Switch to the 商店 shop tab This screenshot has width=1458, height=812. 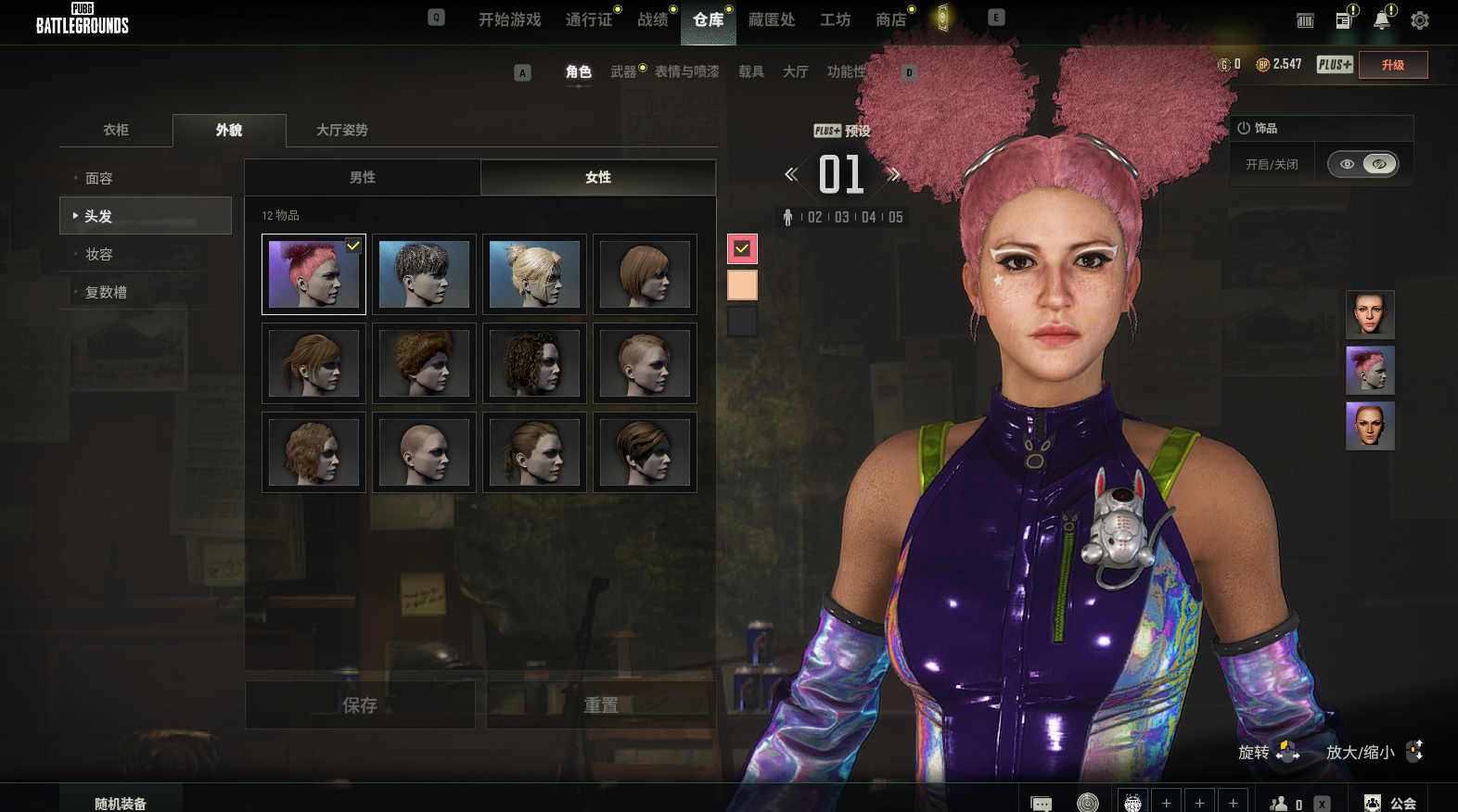point(890,19)
